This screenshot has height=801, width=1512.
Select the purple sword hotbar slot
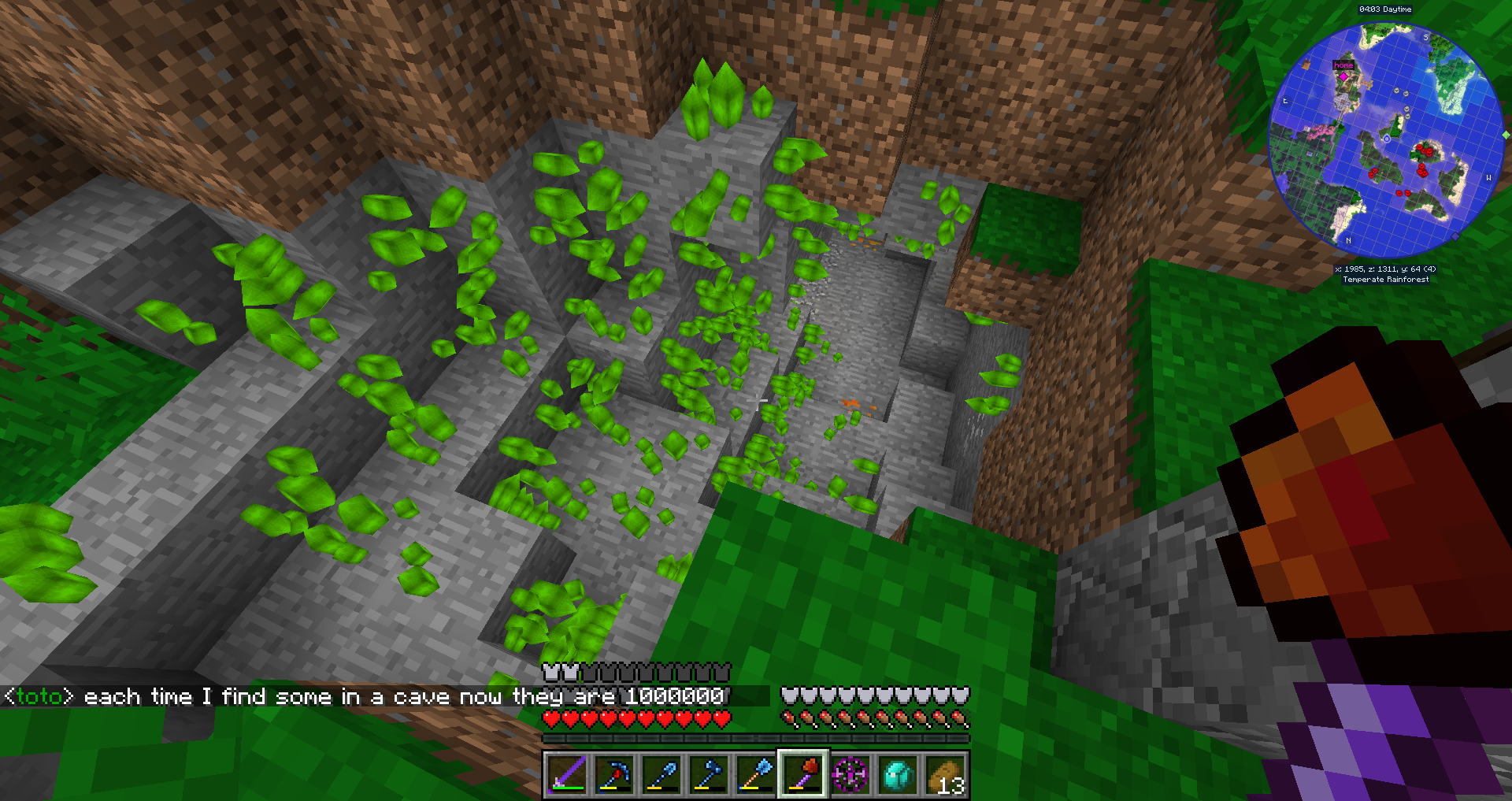566,774
